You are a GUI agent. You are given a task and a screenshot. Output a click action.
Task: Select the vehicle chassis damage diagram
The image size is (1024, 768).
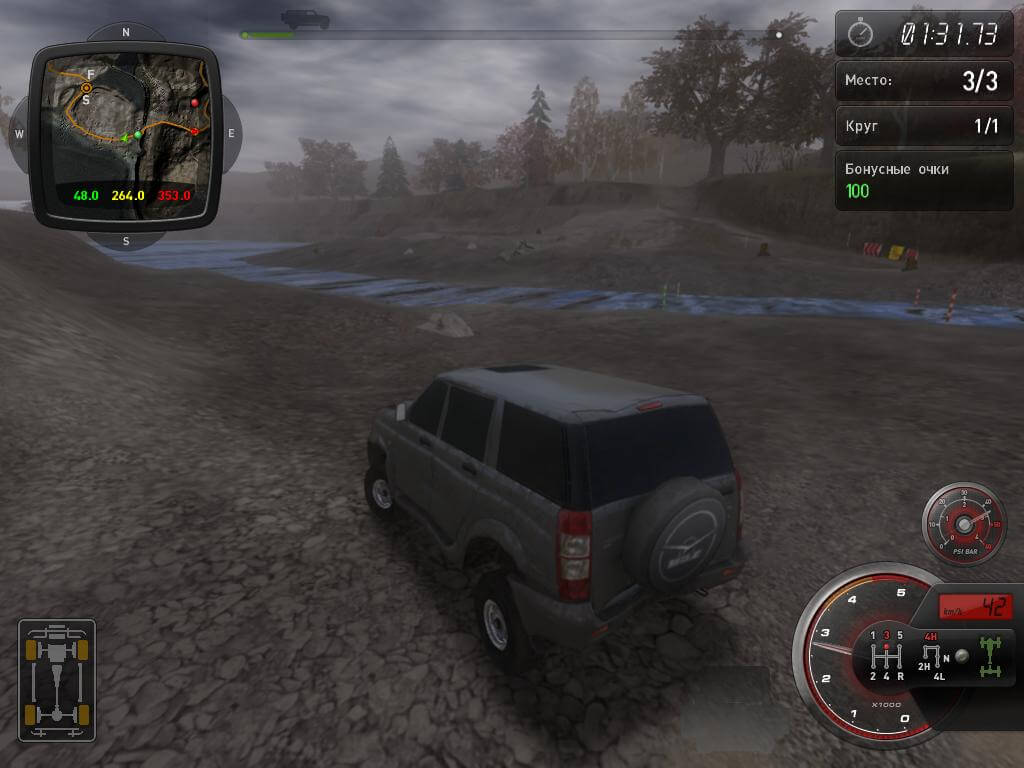coord(57,680)
